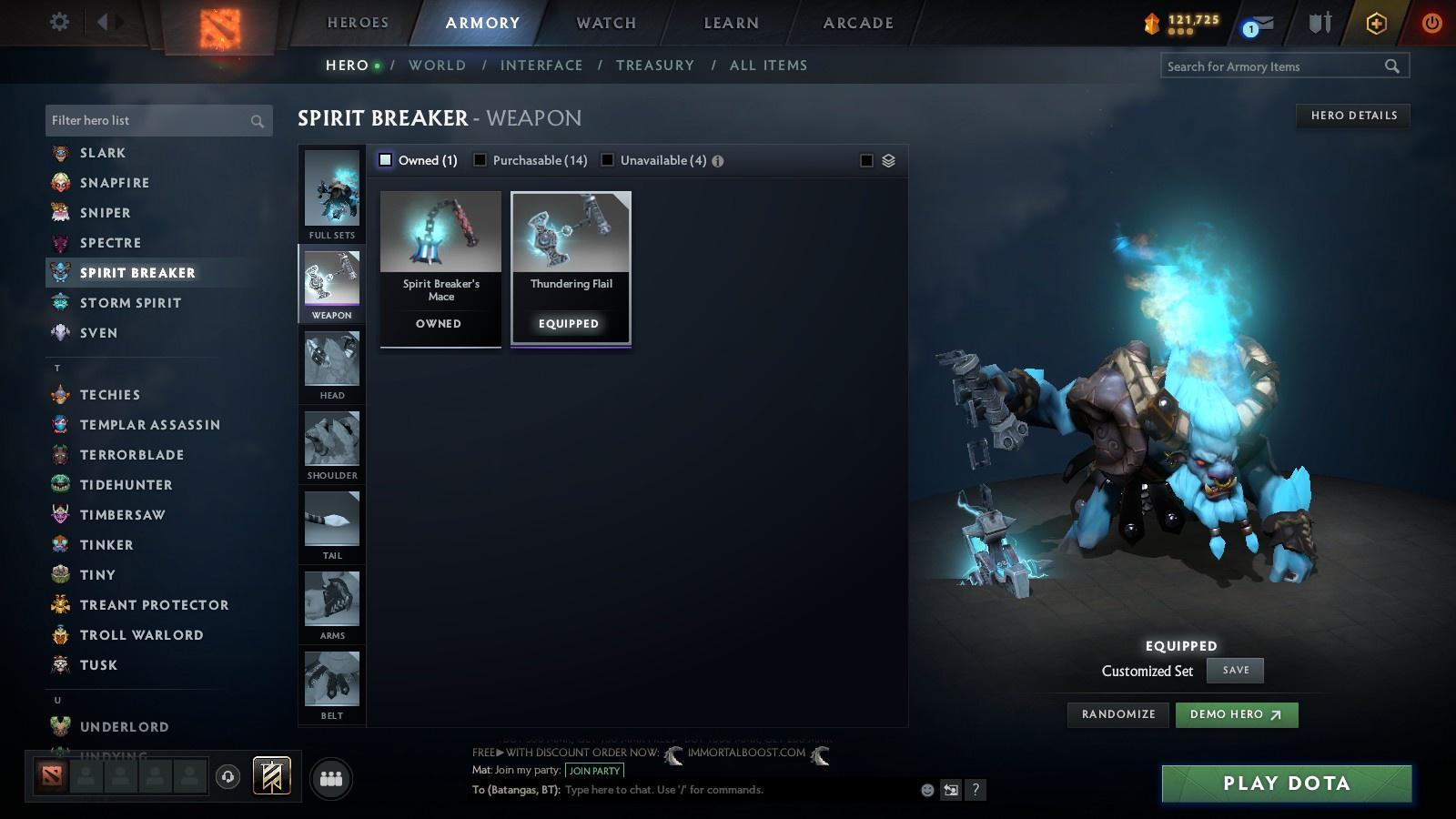1456x819 pixels.
Task: Check the Unavailable items filter
Action: coord(607,159)
